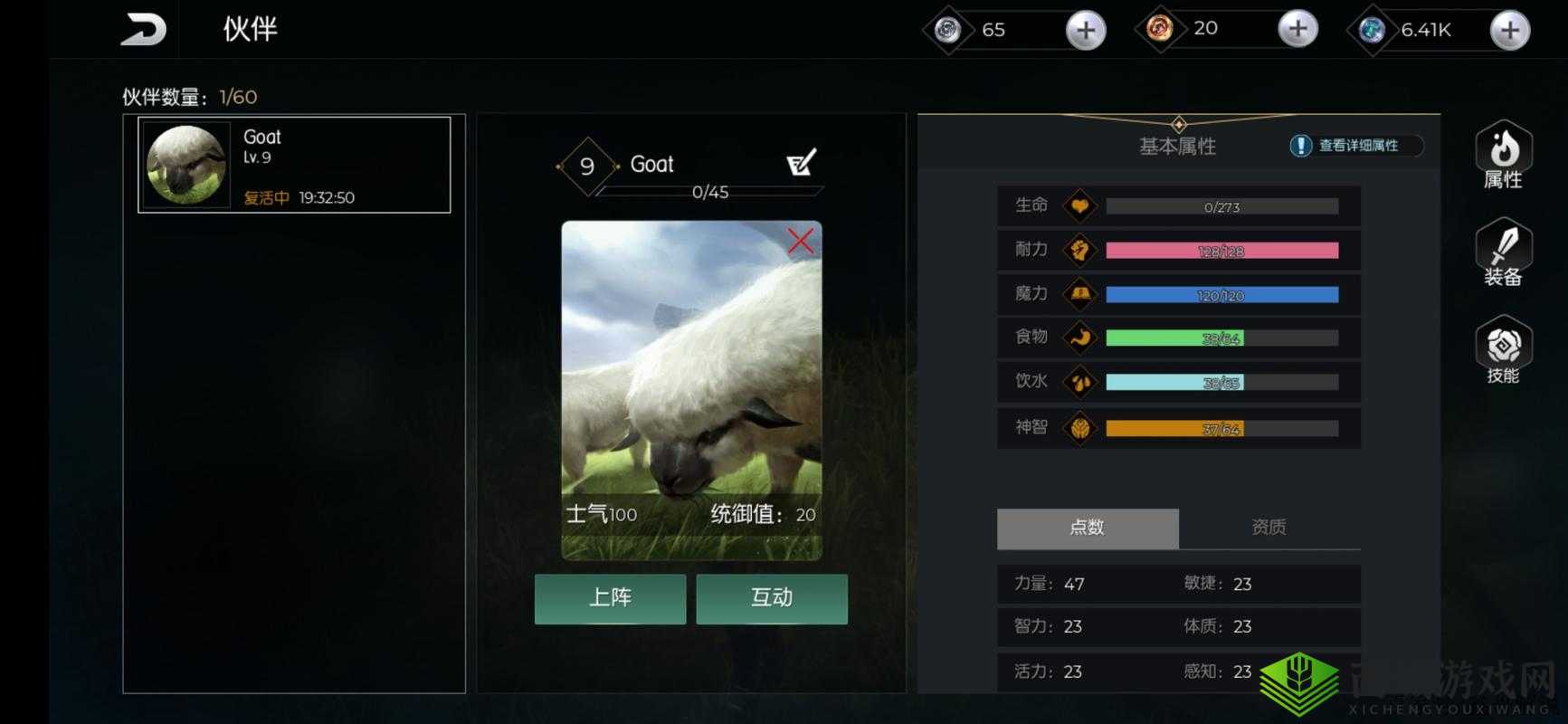Open the 技能 skills panel
The image size is (1568, 724).
1503,351
